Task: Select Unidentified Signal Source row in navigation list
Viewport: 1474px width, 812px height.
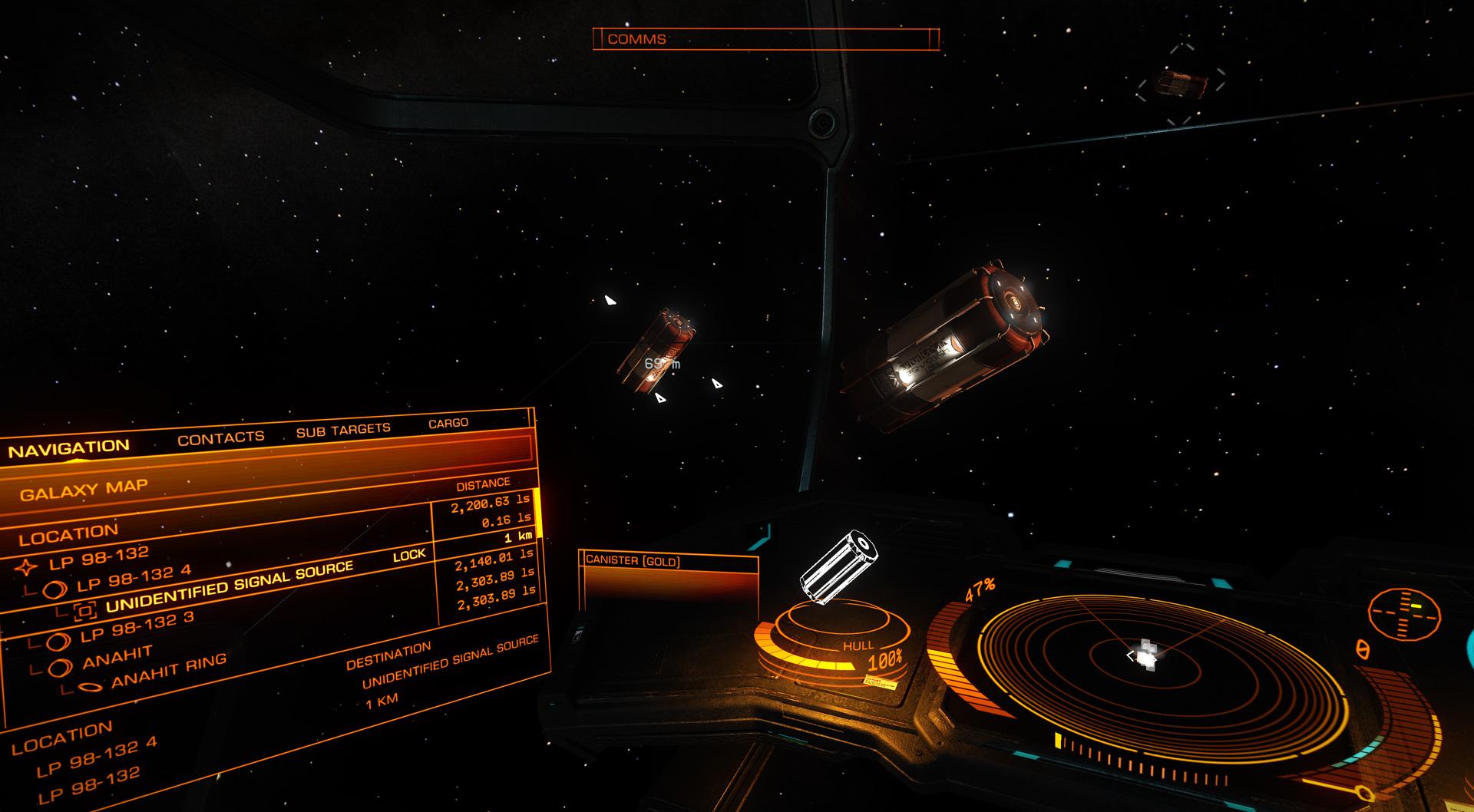Action: tap(229, 587)
